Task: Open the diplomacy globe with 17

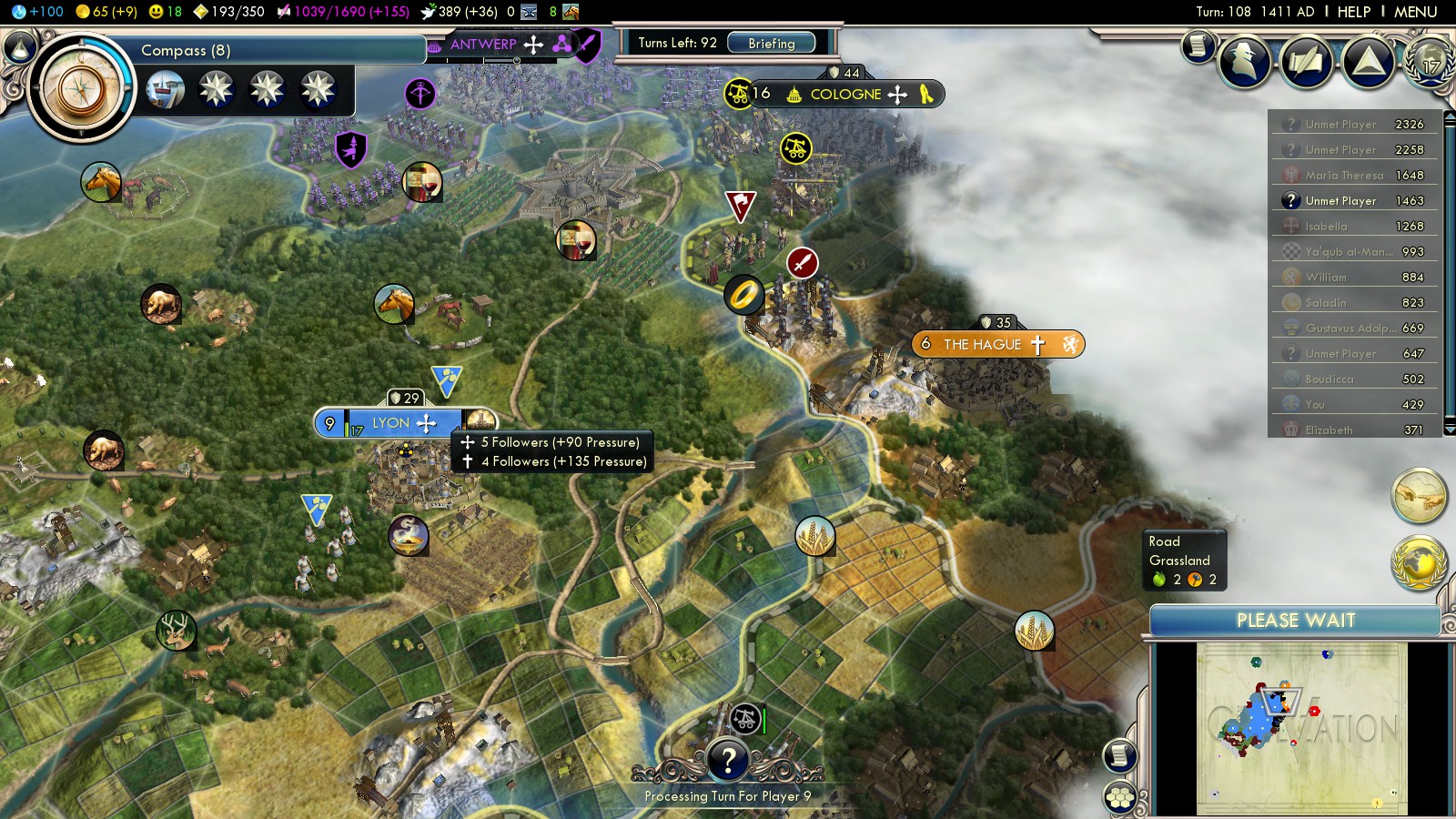Action: tap(1430, 60)
